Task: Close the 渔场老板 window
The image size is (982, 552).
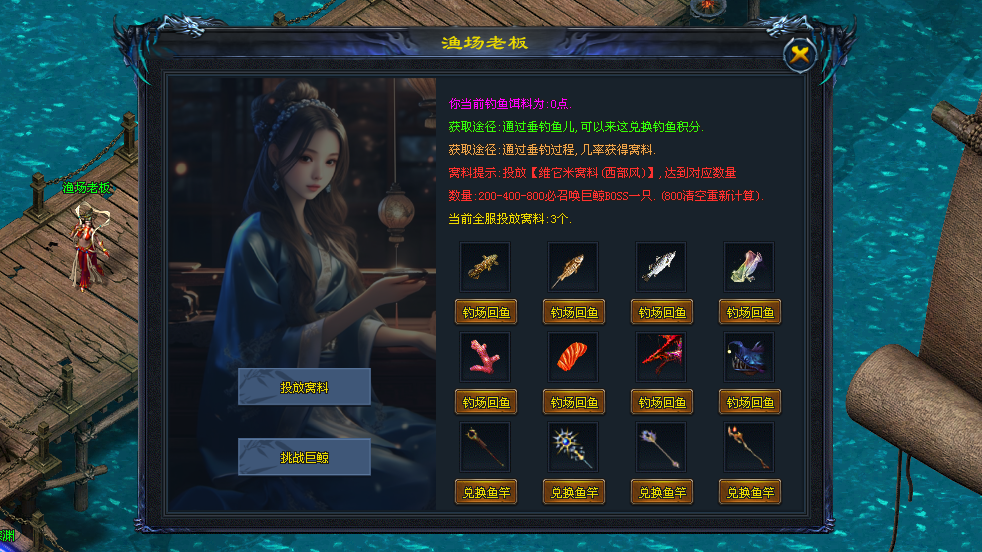Action: pyautogui.click(x=800, y=55)
